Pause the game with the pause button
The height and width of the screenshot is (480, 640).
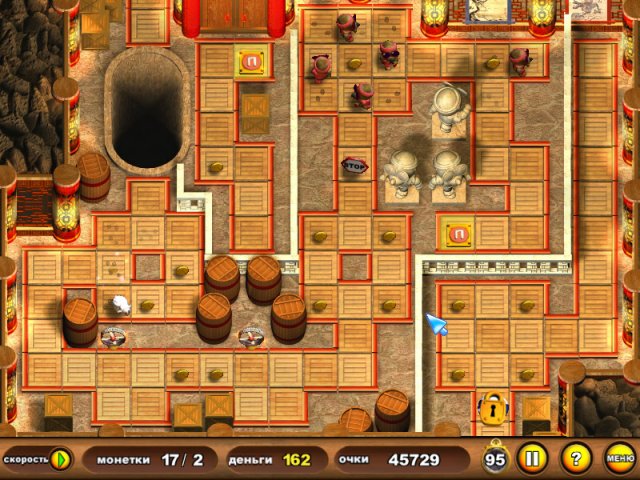point(532,460)
